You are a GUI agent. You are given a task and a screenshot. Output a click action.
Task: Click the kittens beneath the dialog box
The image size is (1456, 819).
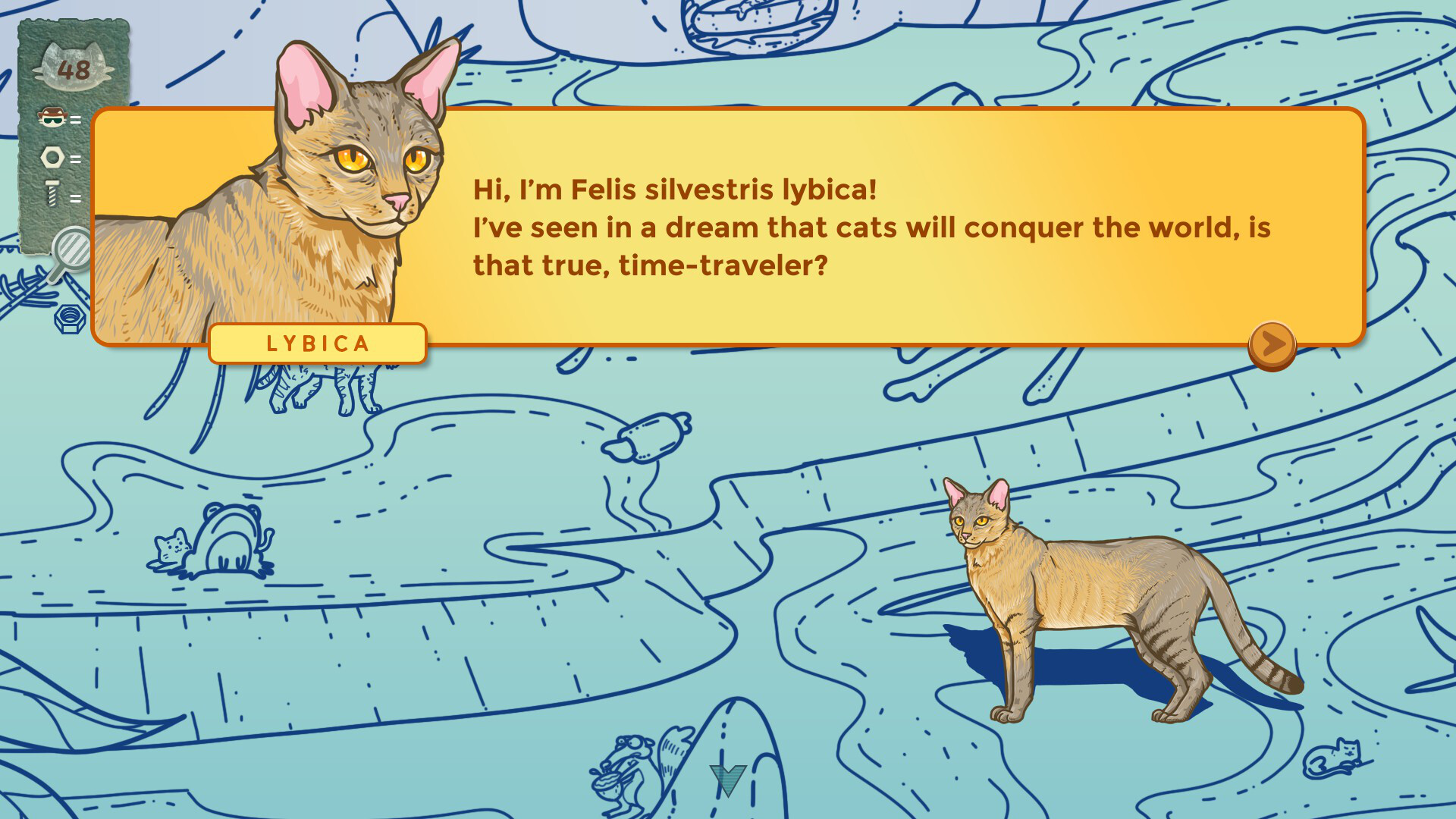click(318, 387)
